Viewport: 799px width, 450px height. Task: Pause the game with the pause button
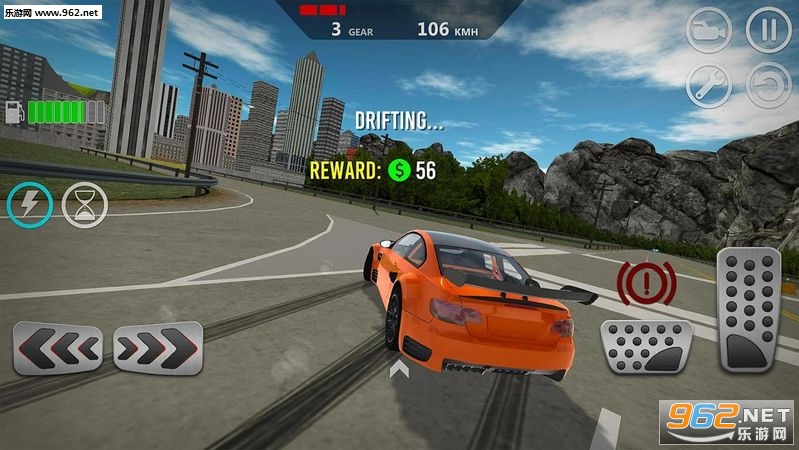click(x=768, y=31)
